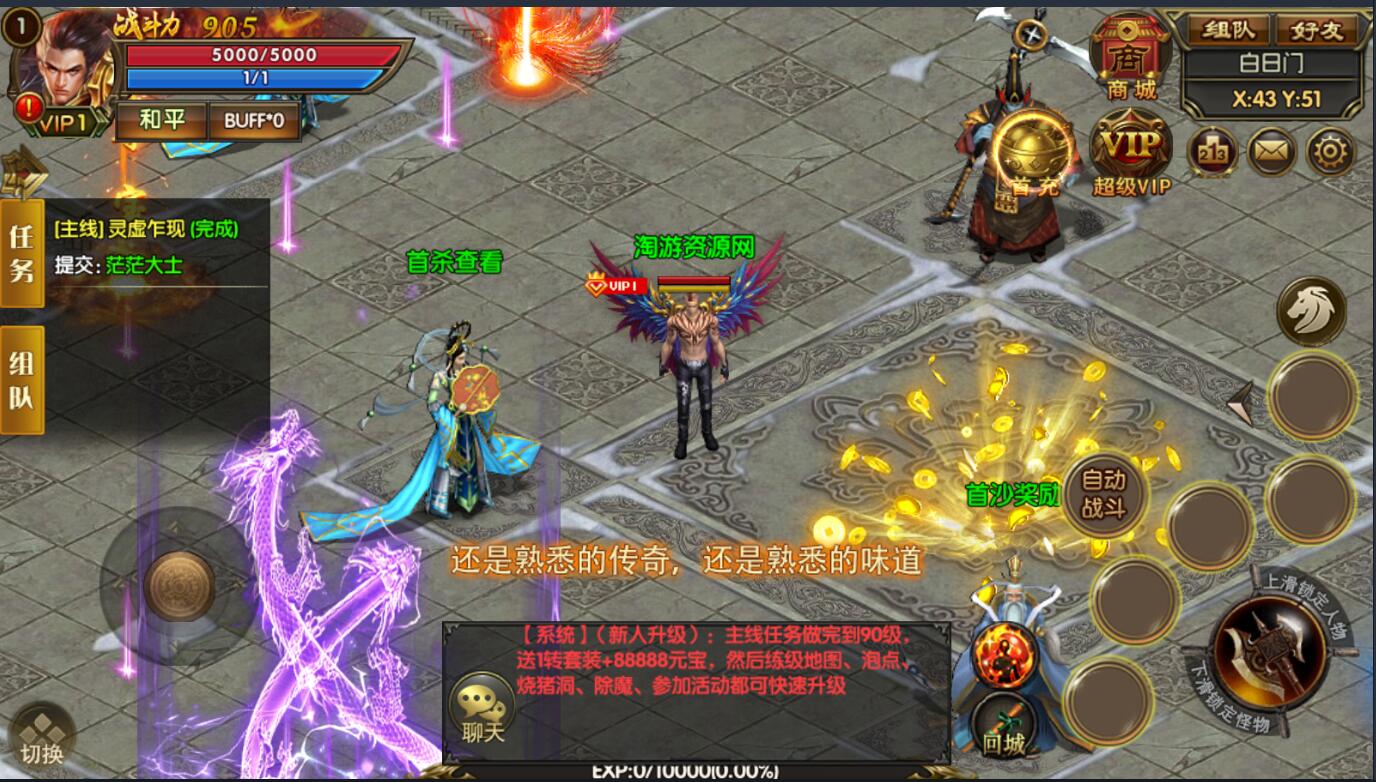Open the 商城 shop
1376x782 pixels.
coord(1131,58)
